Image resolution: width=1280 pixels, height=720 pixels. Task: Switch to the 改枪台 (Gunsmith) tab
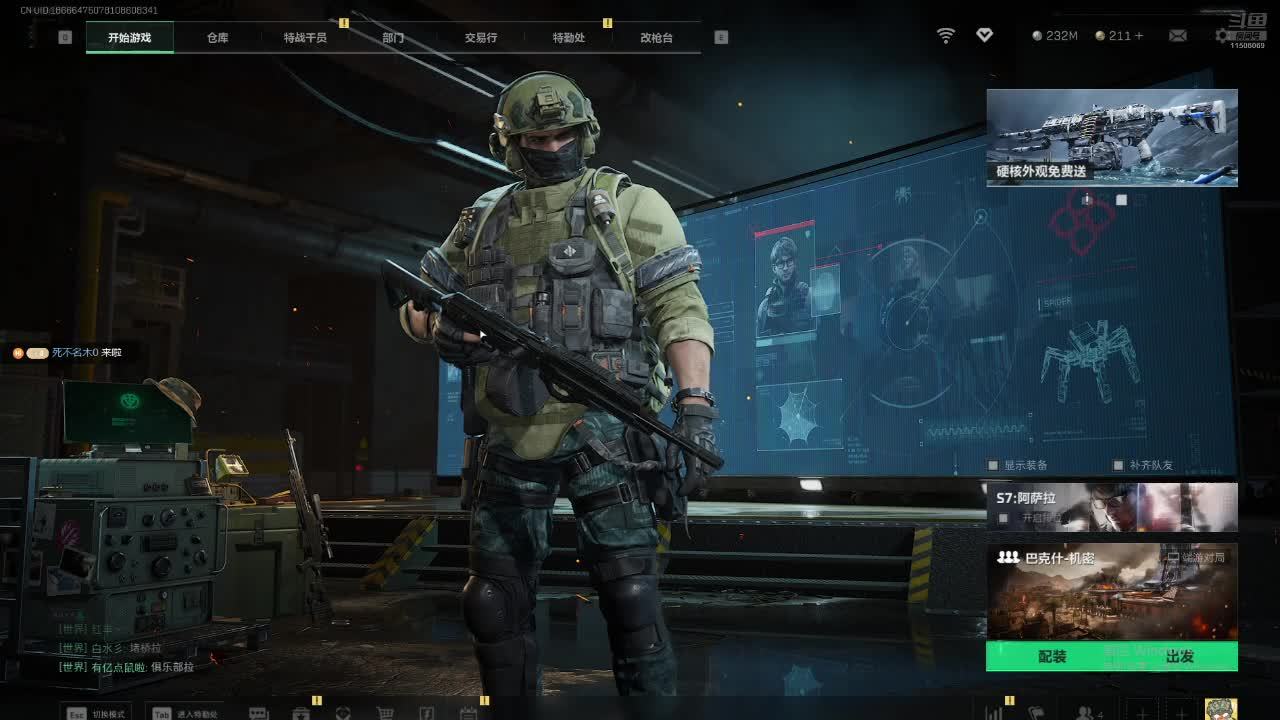pos(656,37)
